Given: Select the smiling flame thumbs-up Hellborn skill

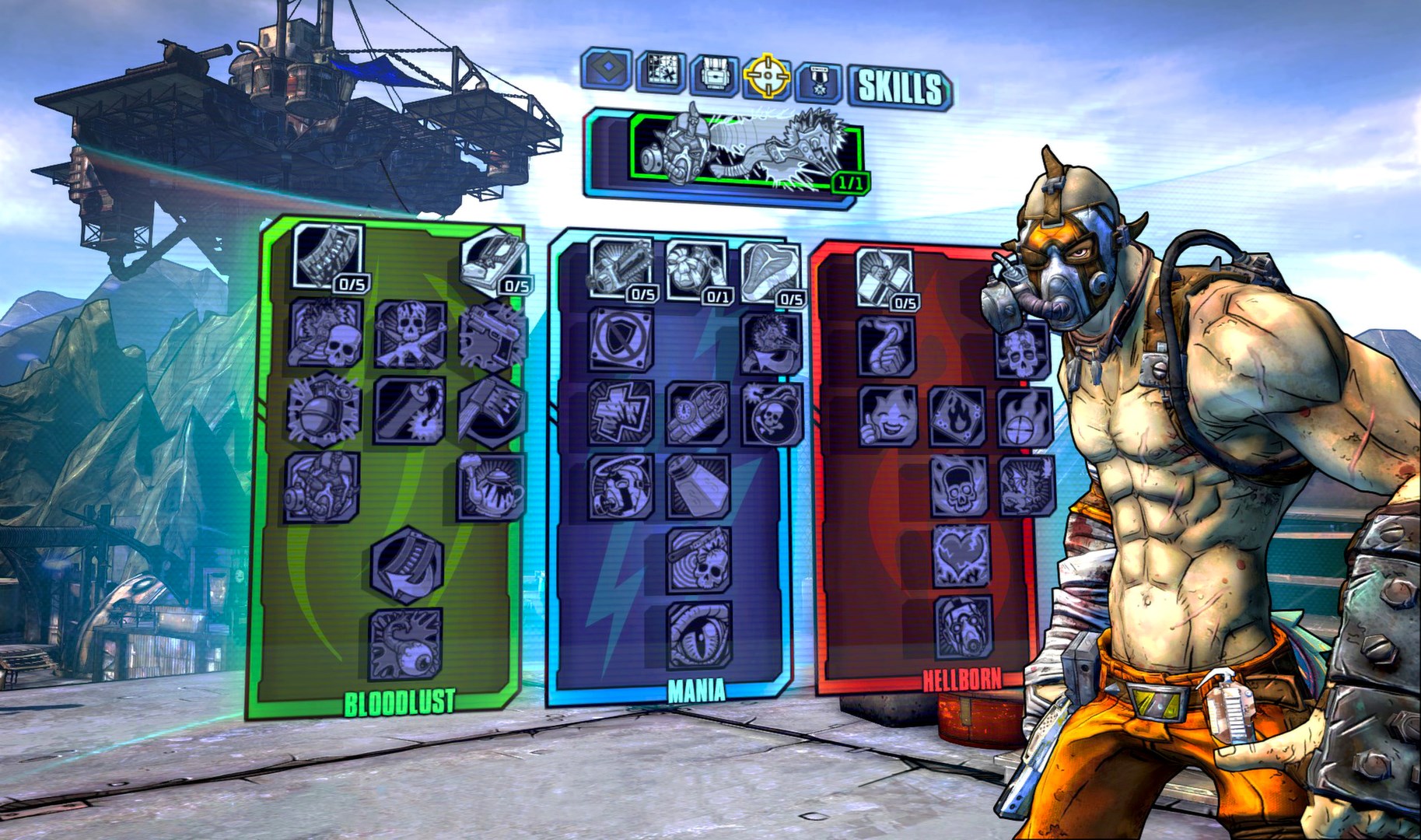Looking at the screenshot, I should [888, 417].
